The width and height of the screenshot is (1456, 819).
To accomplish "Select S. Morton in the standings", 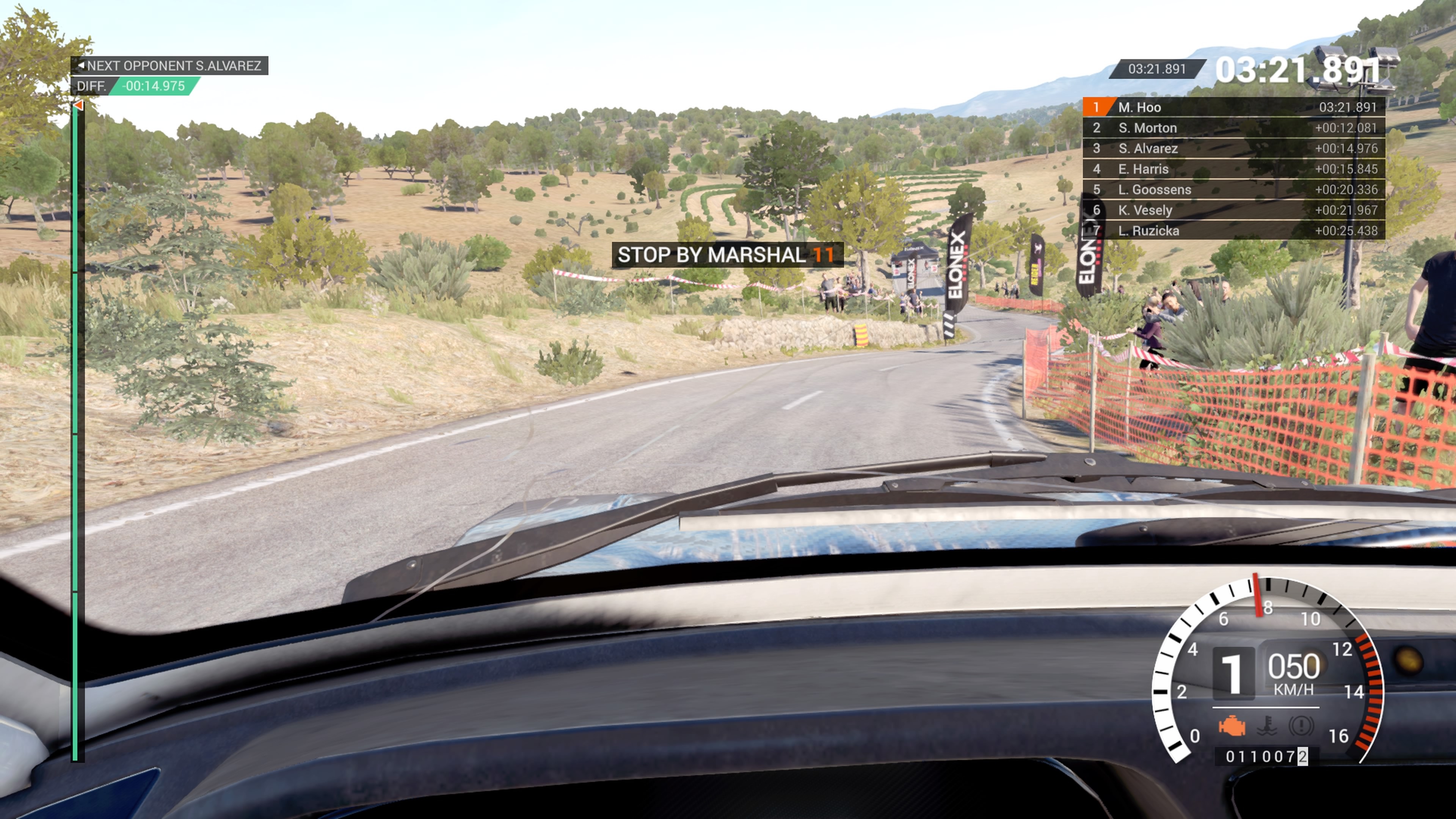I will (1233, 128).
